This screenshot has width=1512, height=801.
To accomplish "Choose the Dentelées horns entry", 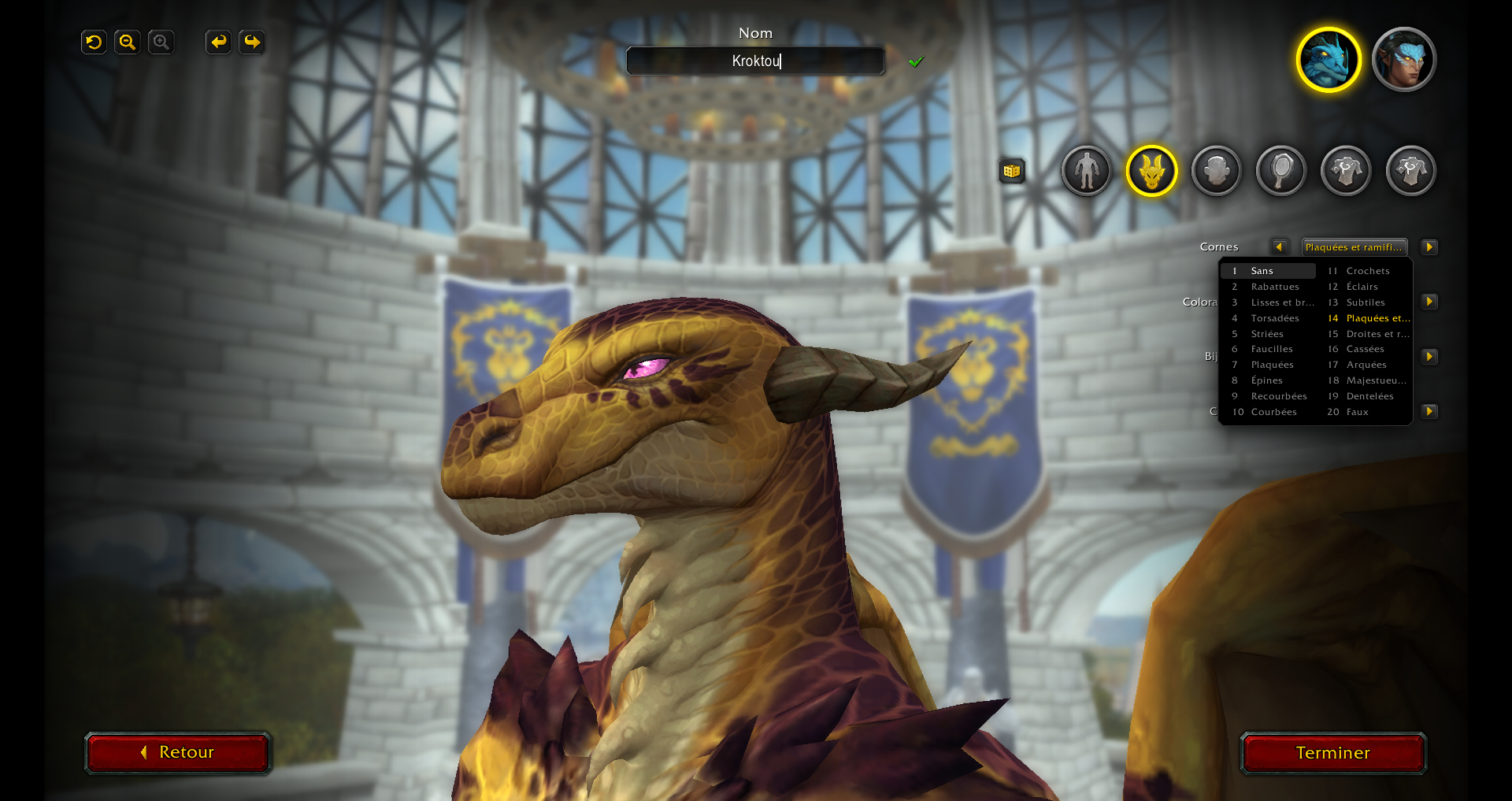I will pyautogui.click(x=1369, y=396).
